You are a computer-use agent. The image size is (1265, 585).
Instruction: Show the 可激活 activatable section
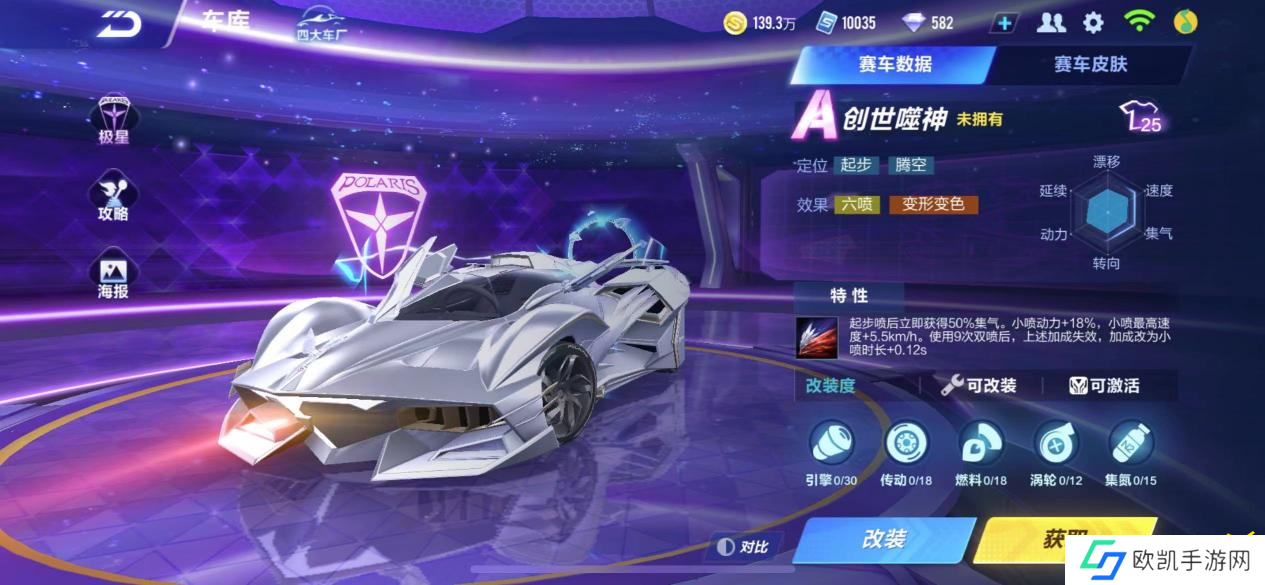(1104, 386)
